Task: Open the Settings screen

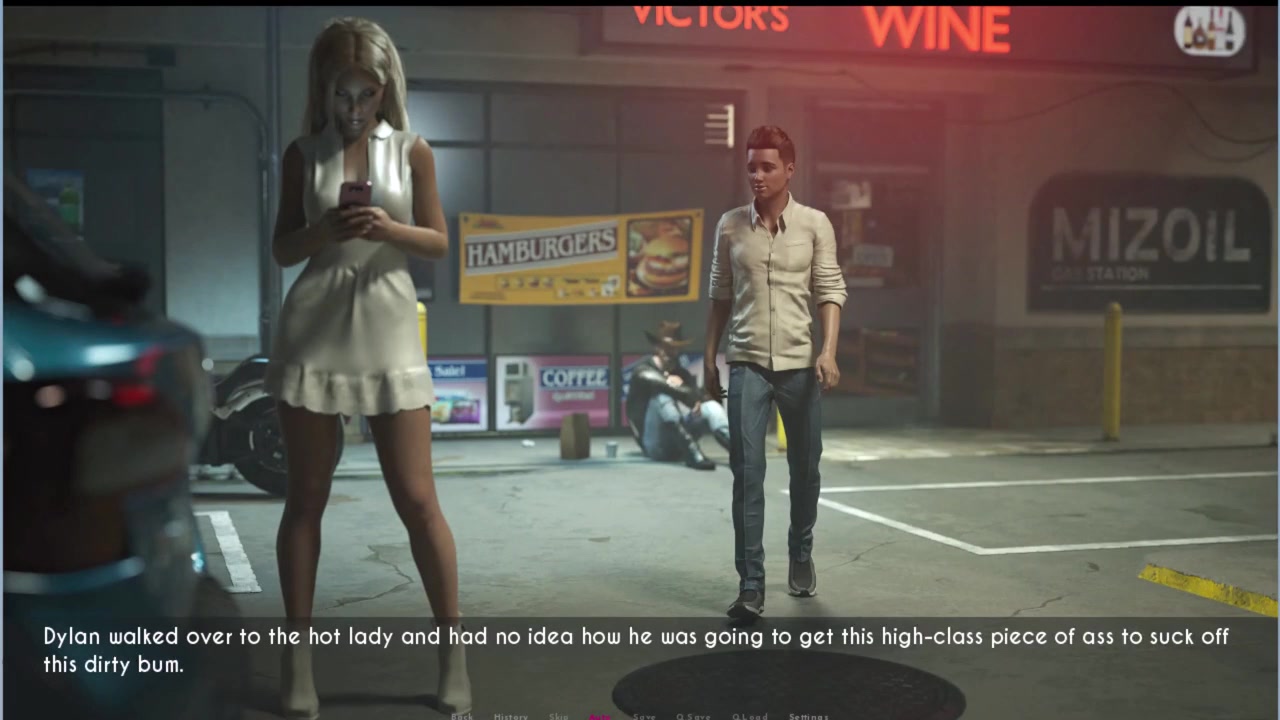Action: (808, 716)
